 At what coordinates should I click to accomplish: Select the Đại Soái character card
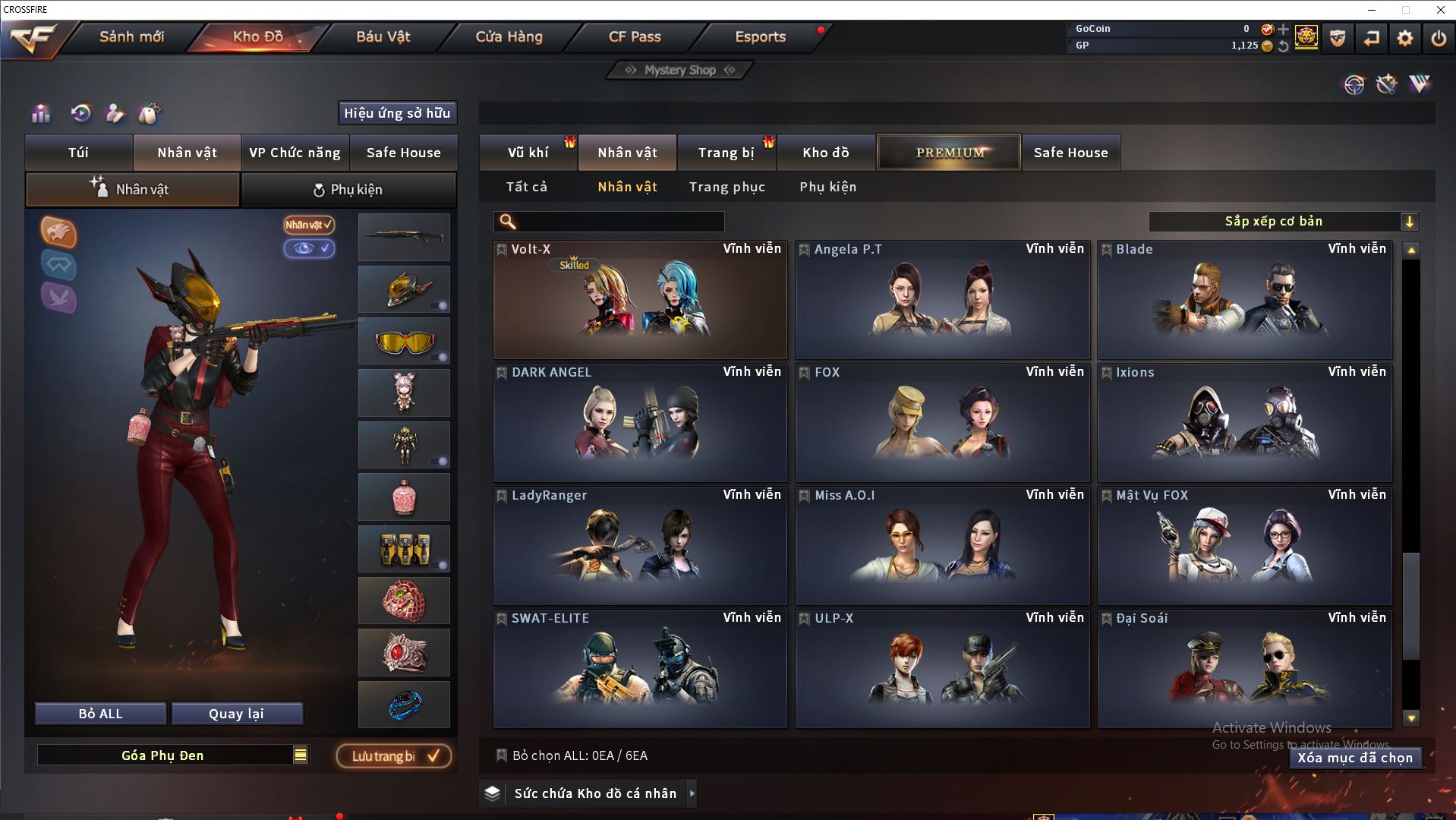1244,670
